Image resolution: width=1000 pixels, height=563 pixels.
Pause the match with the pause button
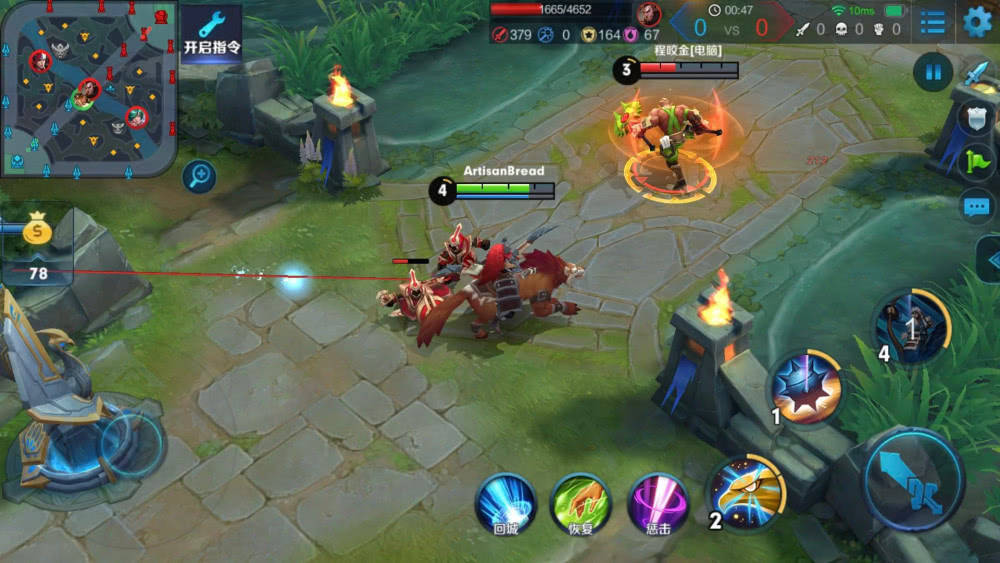pyautogui.click(x=933, y=72)
